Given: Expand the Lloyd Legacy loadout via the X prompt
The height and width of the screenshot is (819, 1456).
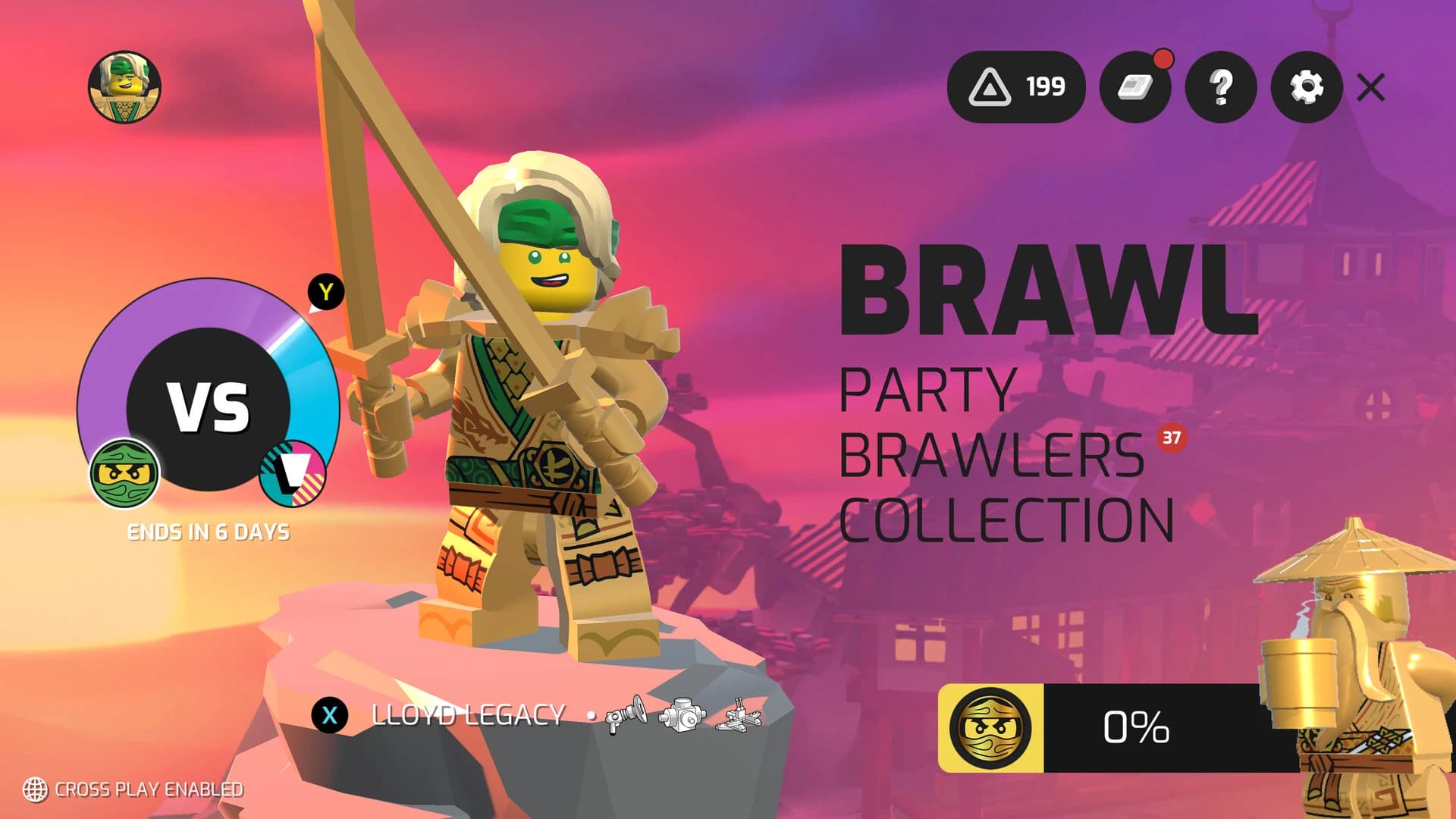Looking at the screenshot, I should (329, 714).
